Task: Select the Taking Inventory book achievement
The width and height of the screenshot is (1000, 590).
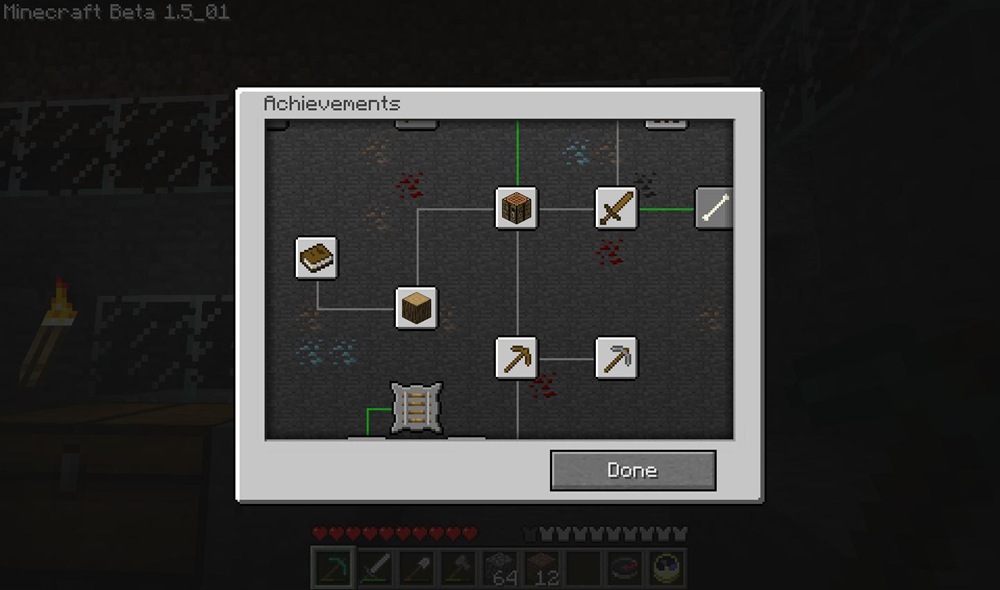Action: pyautogui.click(x=316, y=257)
